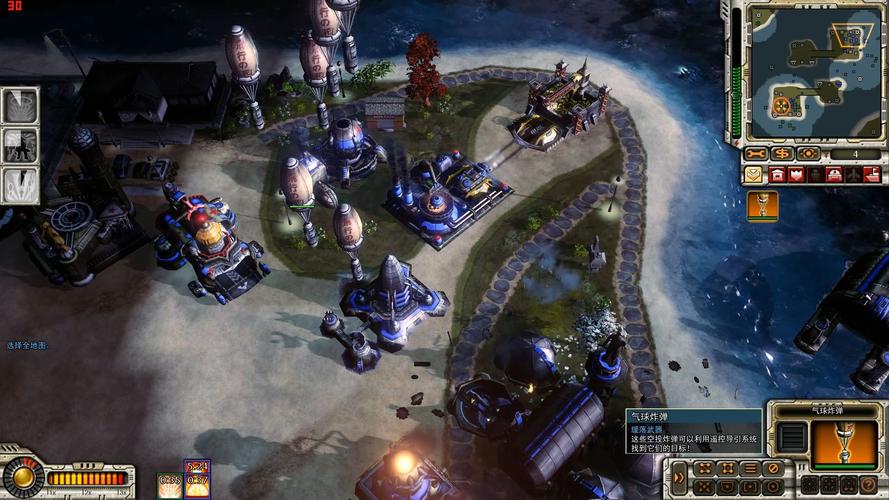
Task: Open the help question-mark button
Action: tap(771, 487)
